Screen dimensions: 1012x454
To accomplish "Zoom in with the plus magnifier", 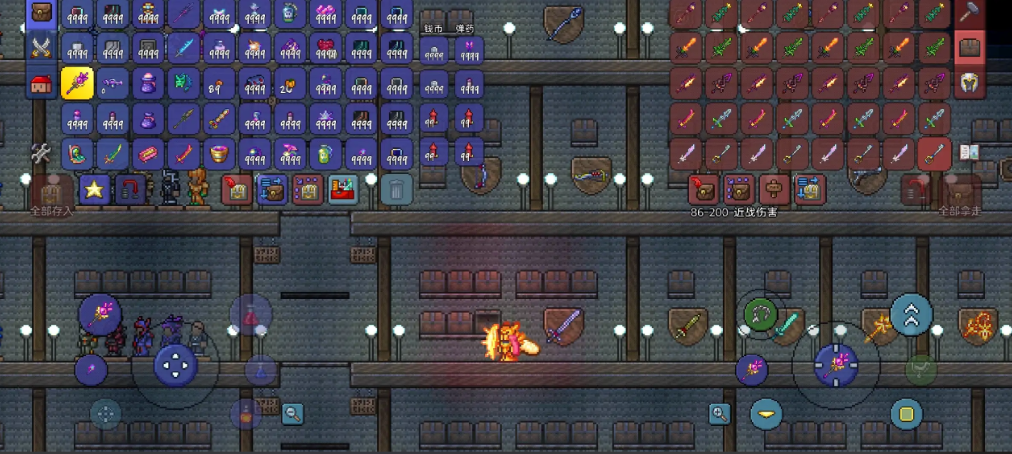I will 719,414.
